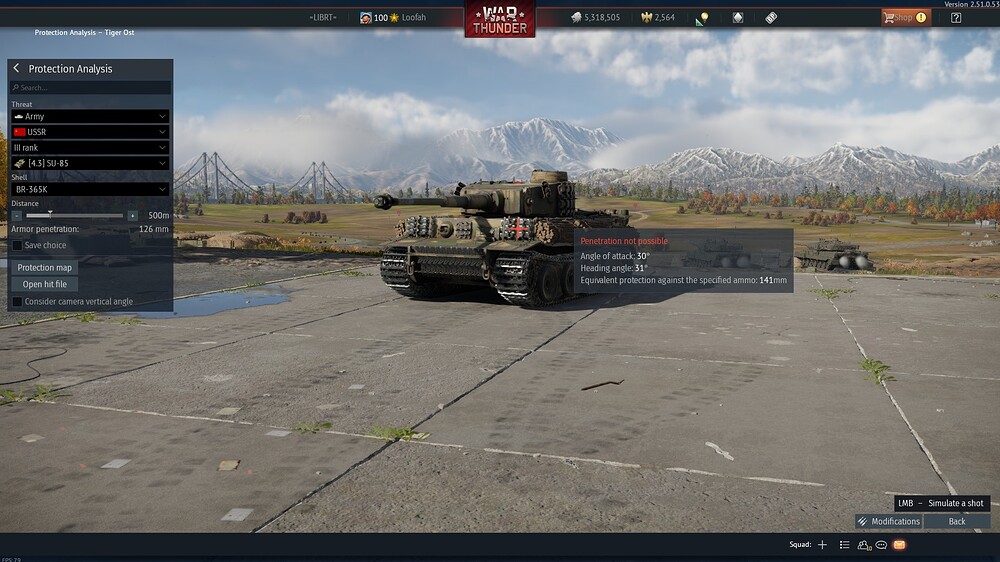Viewport: 1000px width, 562px height.
Task: Go Back from Protection Analysis
Action: [957, 521]
